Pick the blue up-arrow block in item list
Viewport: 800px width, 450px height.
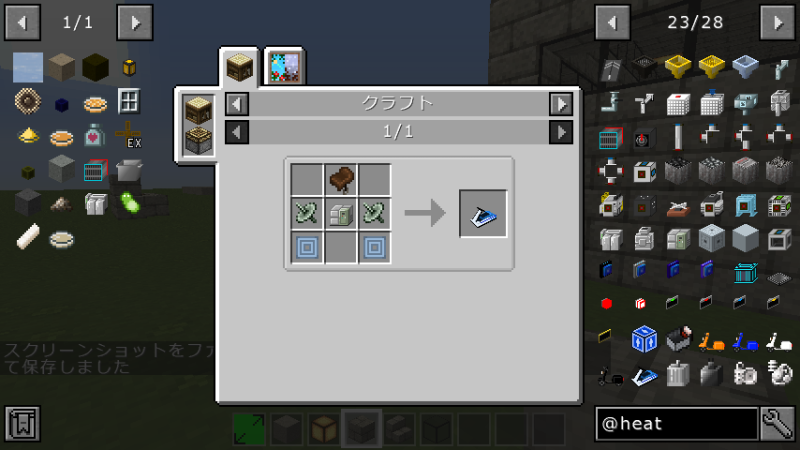coord(645,339)
